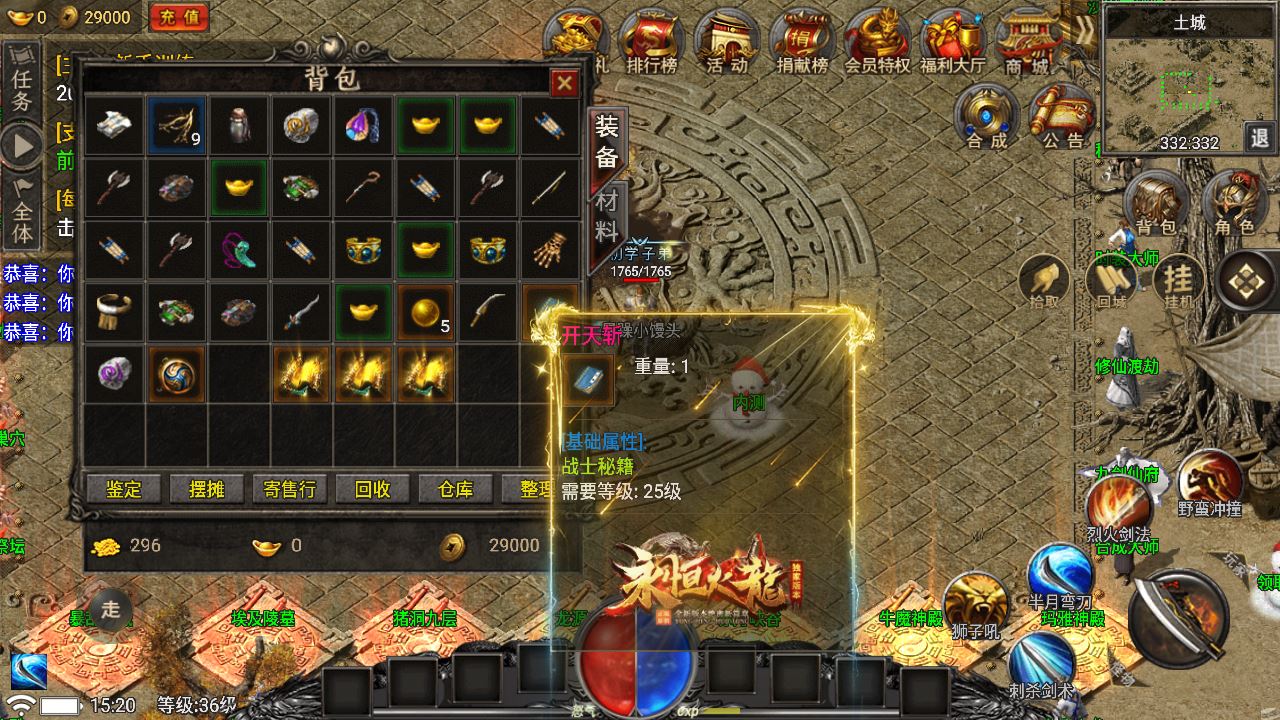Image resolution: width=1280 pixels, height=720 pixels.
Task: Open the 合成 synthesis icon
Action: click(x=986, y=116)
